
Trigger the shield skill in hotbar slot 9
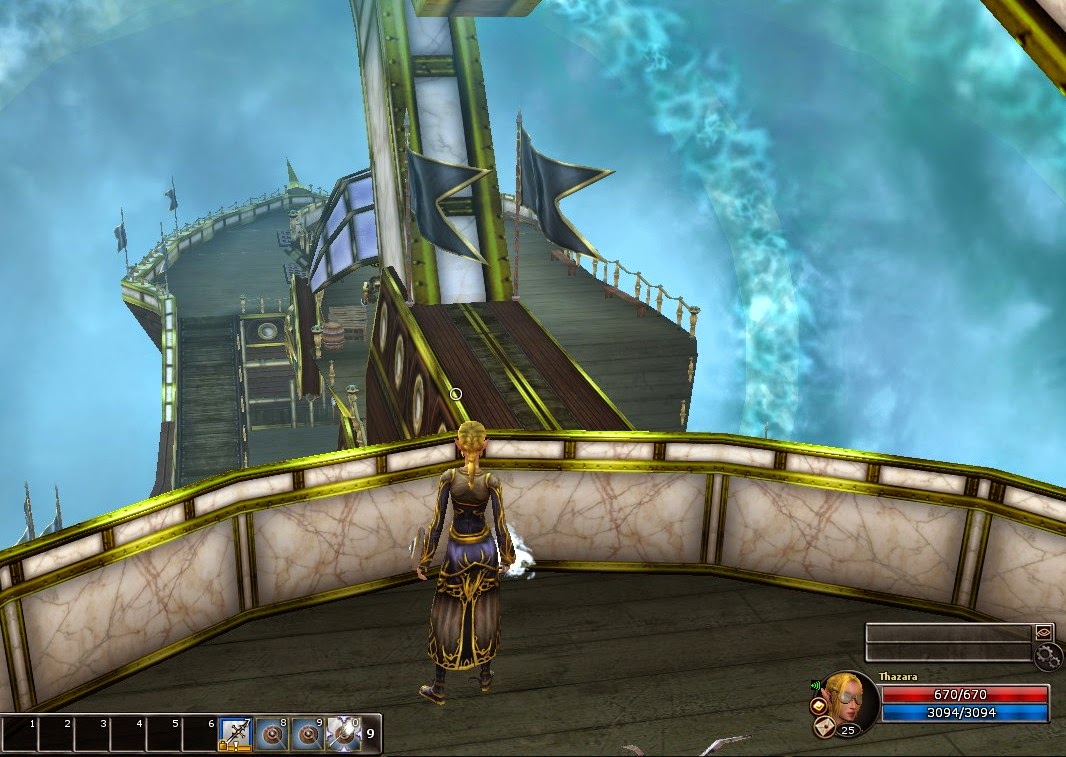coord(307,734)
